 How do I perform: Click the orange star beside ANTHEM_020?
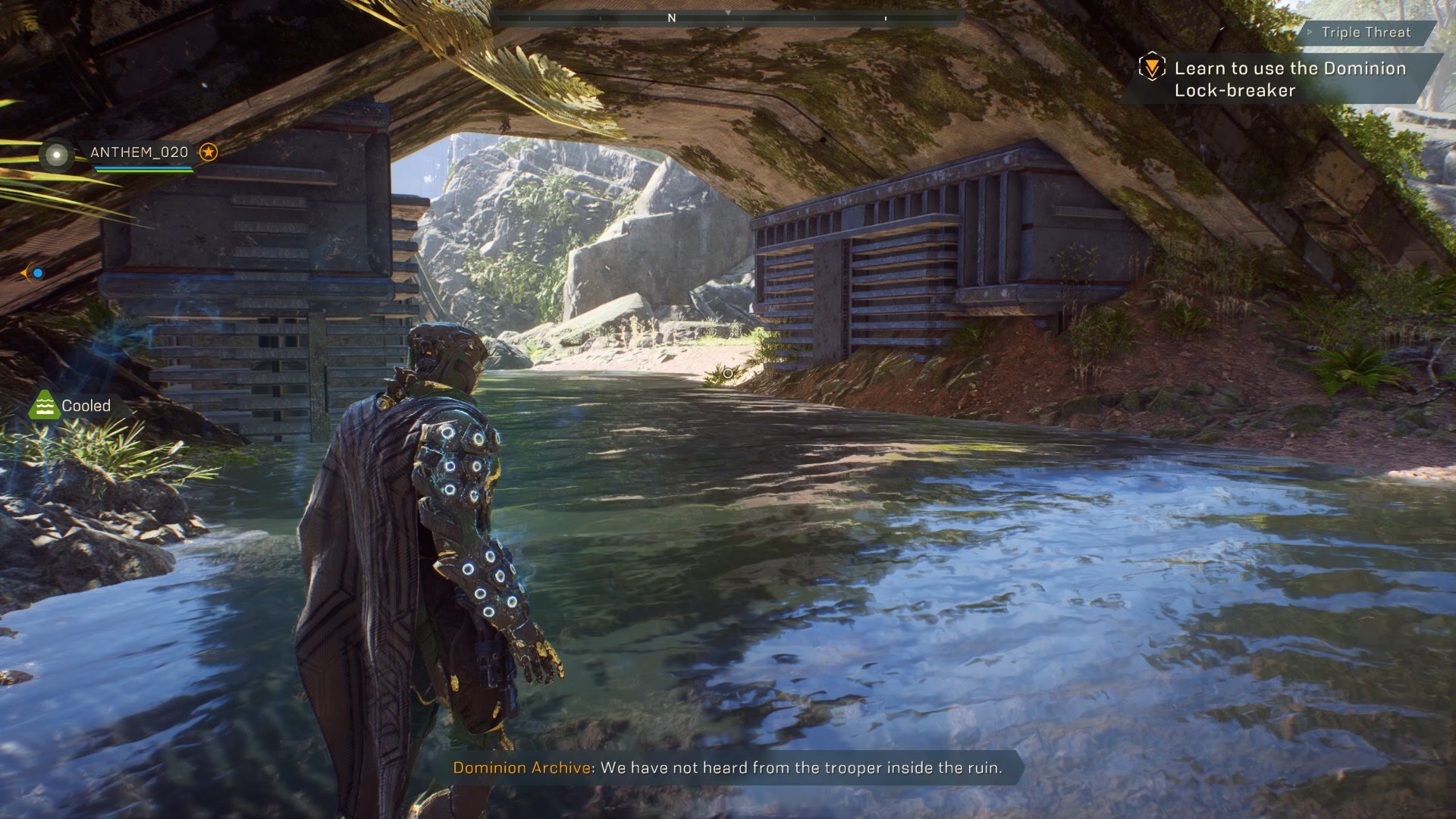(209, 152)
